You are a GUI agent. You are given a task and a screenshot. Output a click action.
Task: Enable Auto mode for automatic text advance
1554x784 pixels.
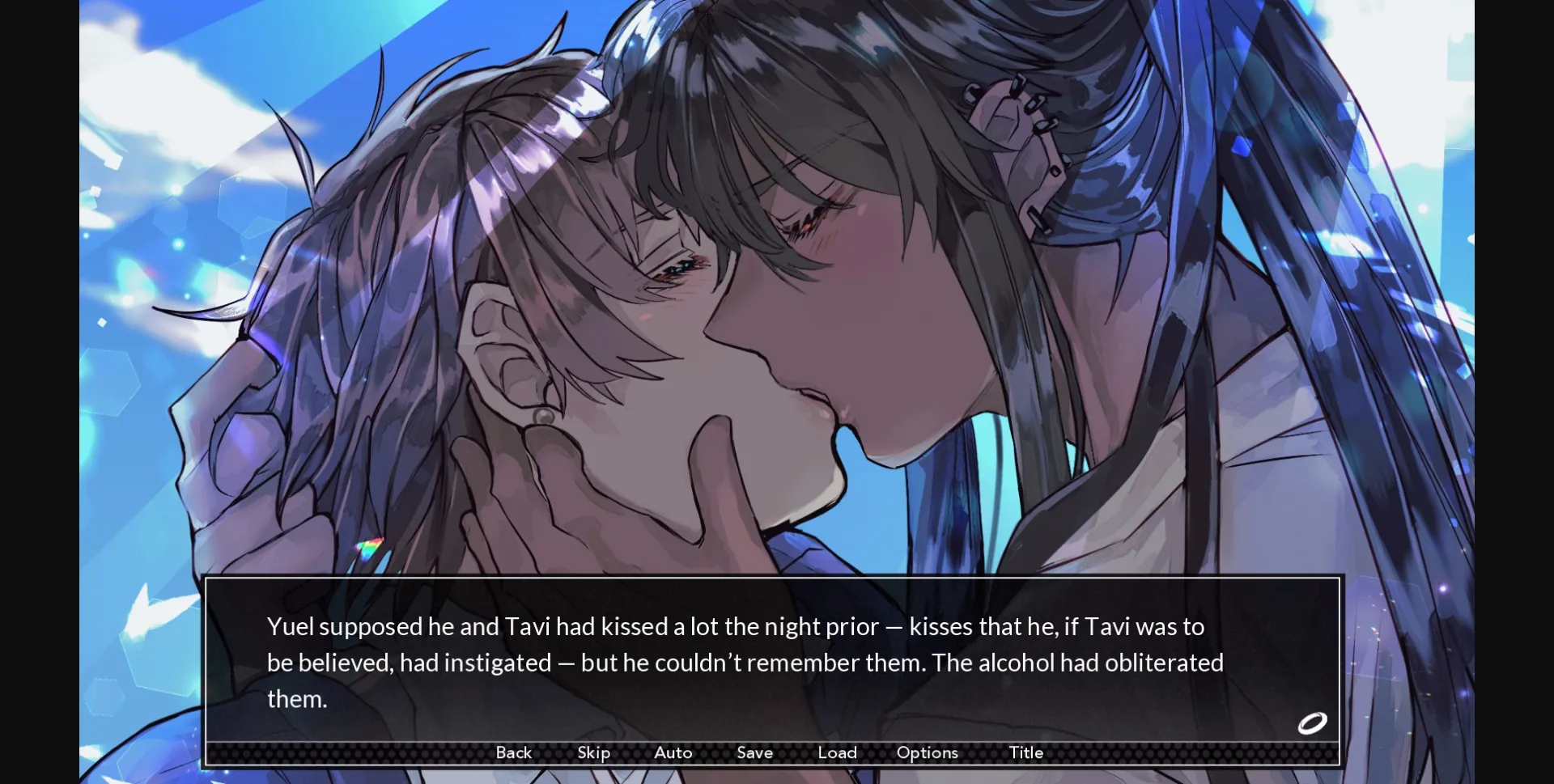673,752
